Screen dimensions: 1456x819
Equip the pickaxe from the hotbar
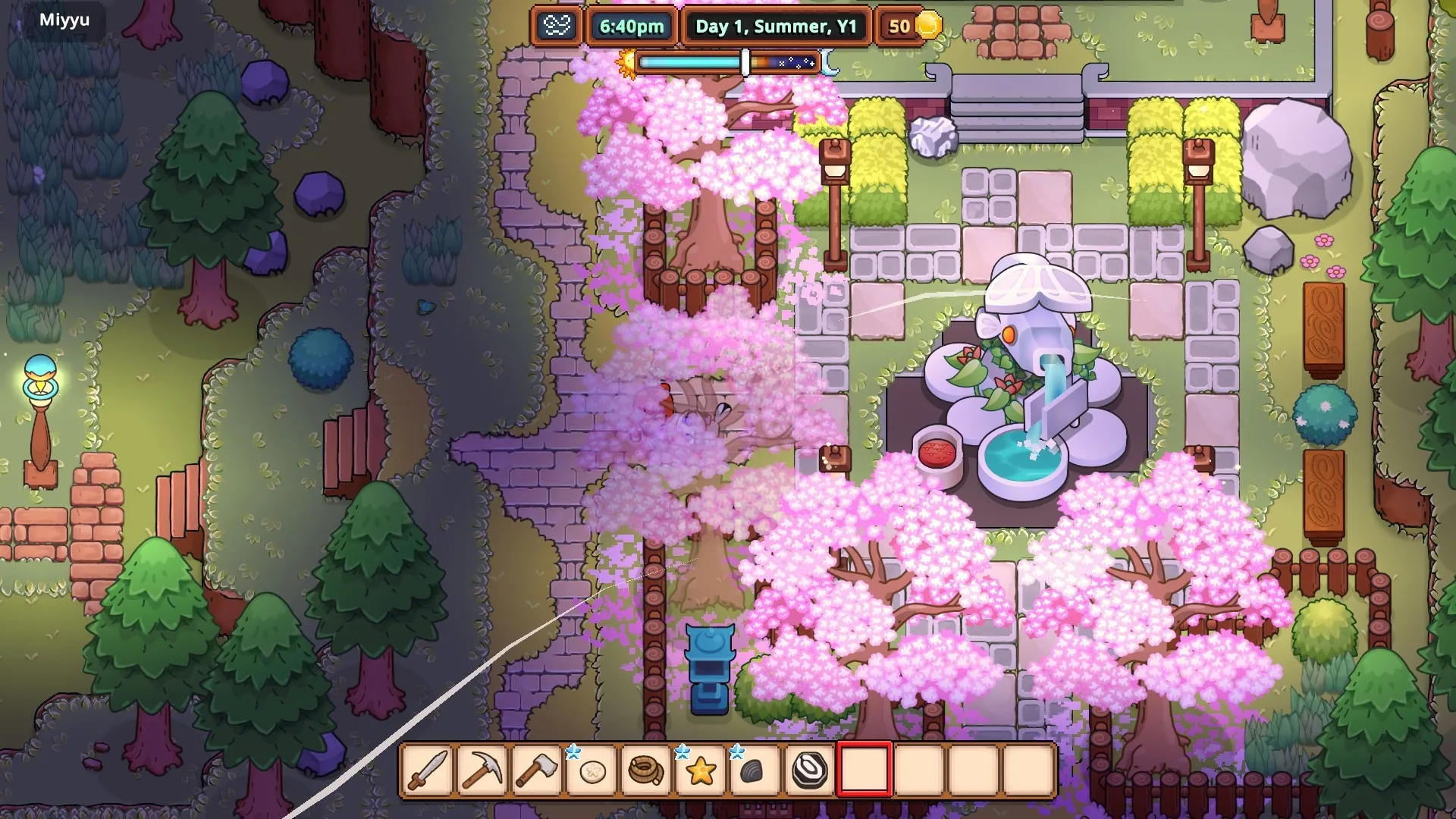point(483,771)
